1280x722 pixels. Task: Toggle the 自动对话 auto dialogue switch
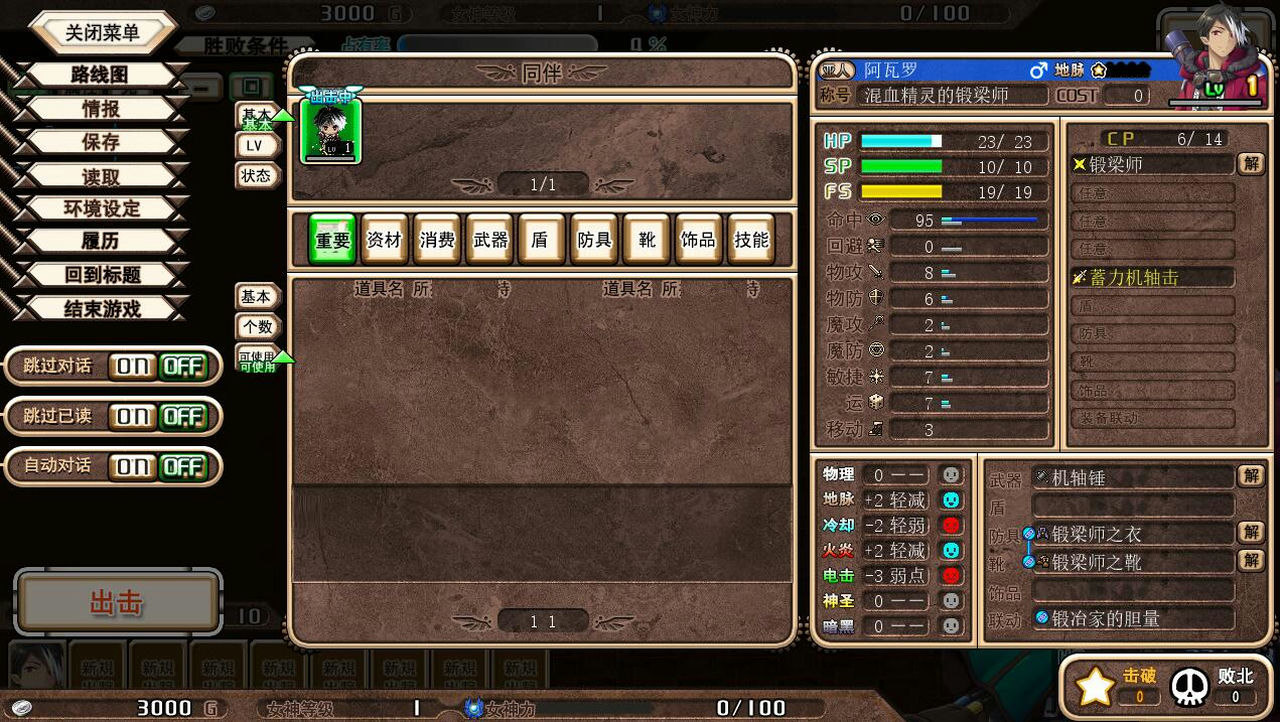click(x=159, y=466)
